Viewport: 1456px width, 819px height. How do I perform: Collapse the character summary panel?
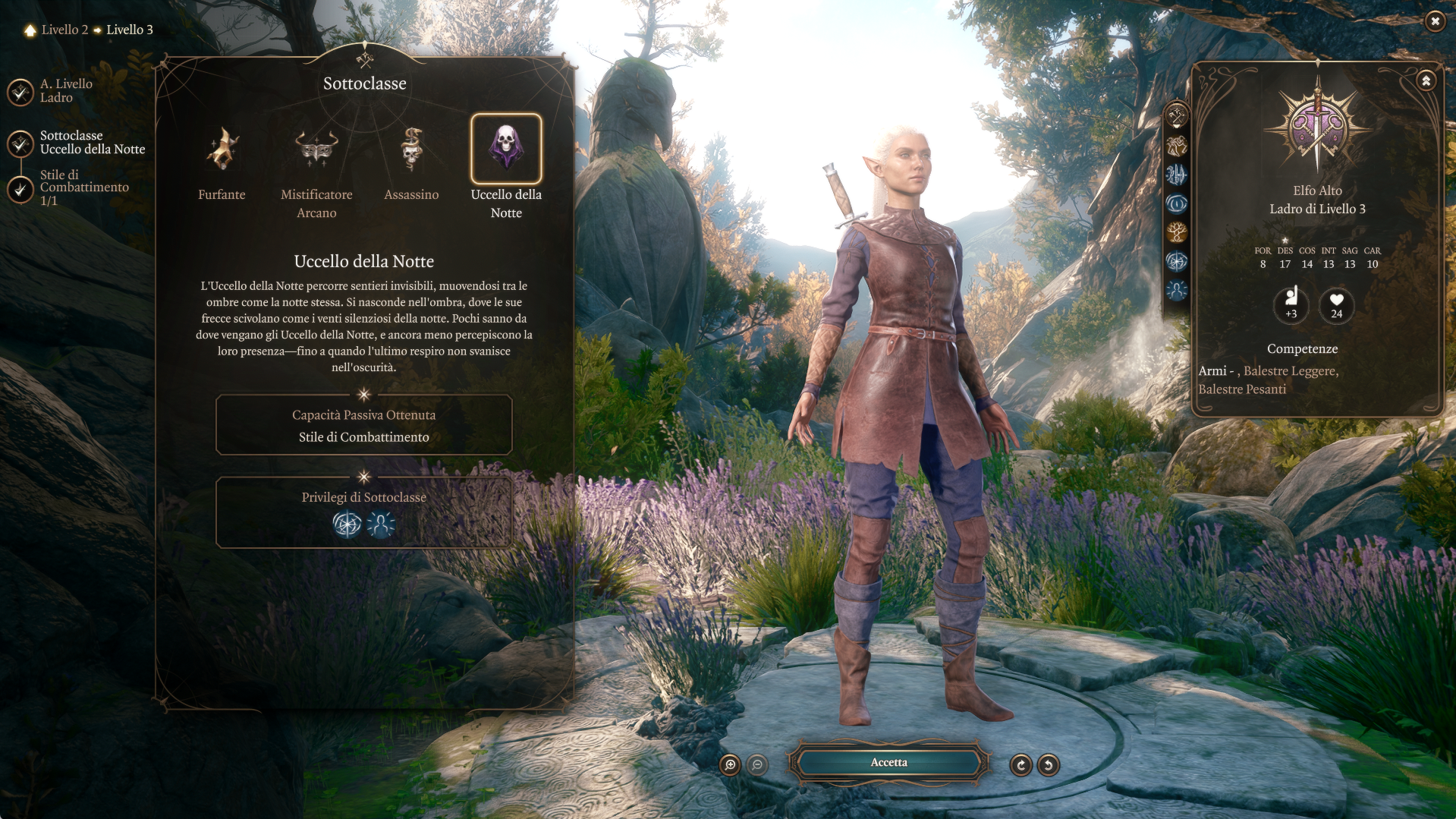(1426, 80)
